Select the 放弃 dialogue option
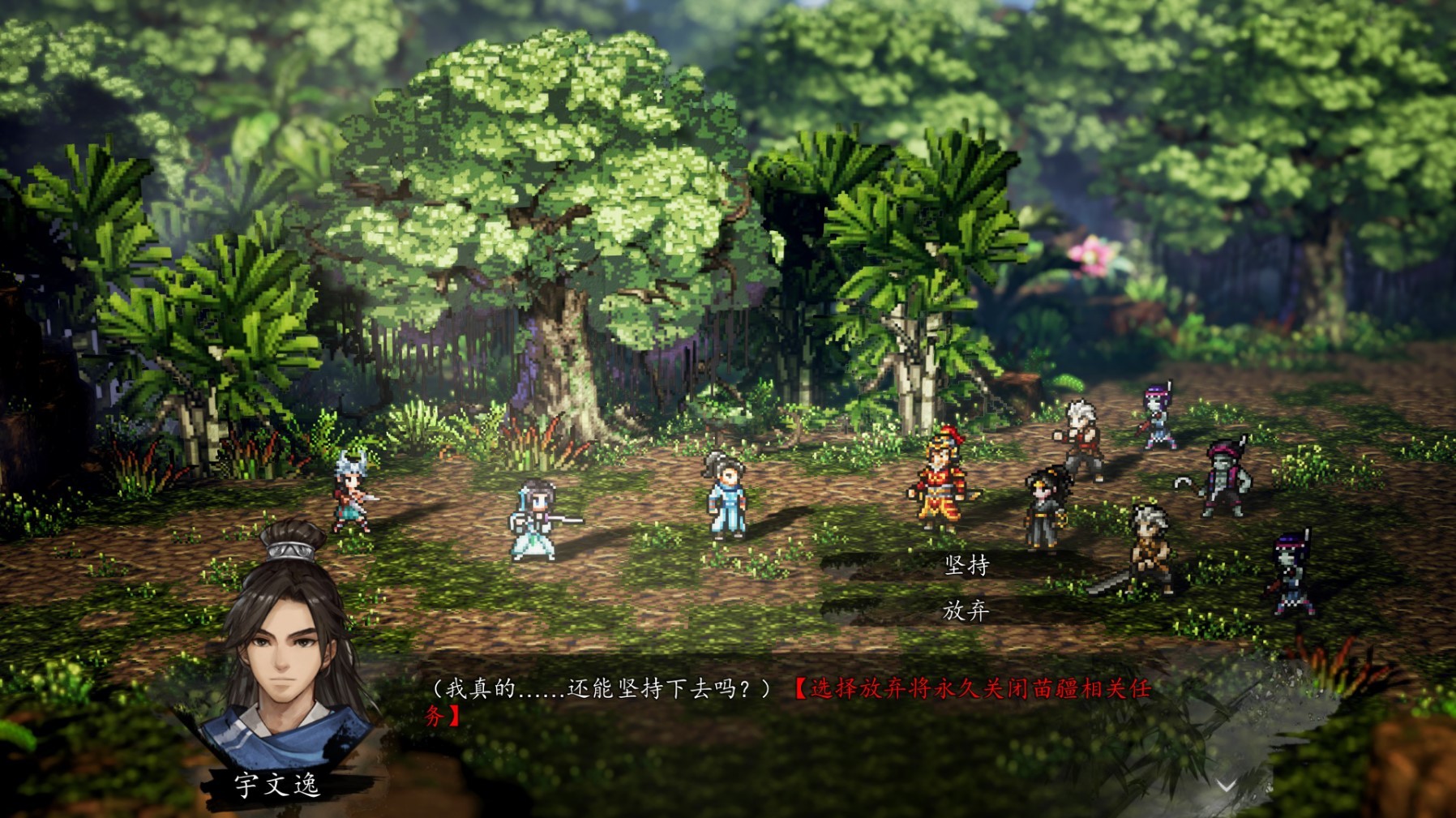This screenshot has height=818, width=1456. 966,610
